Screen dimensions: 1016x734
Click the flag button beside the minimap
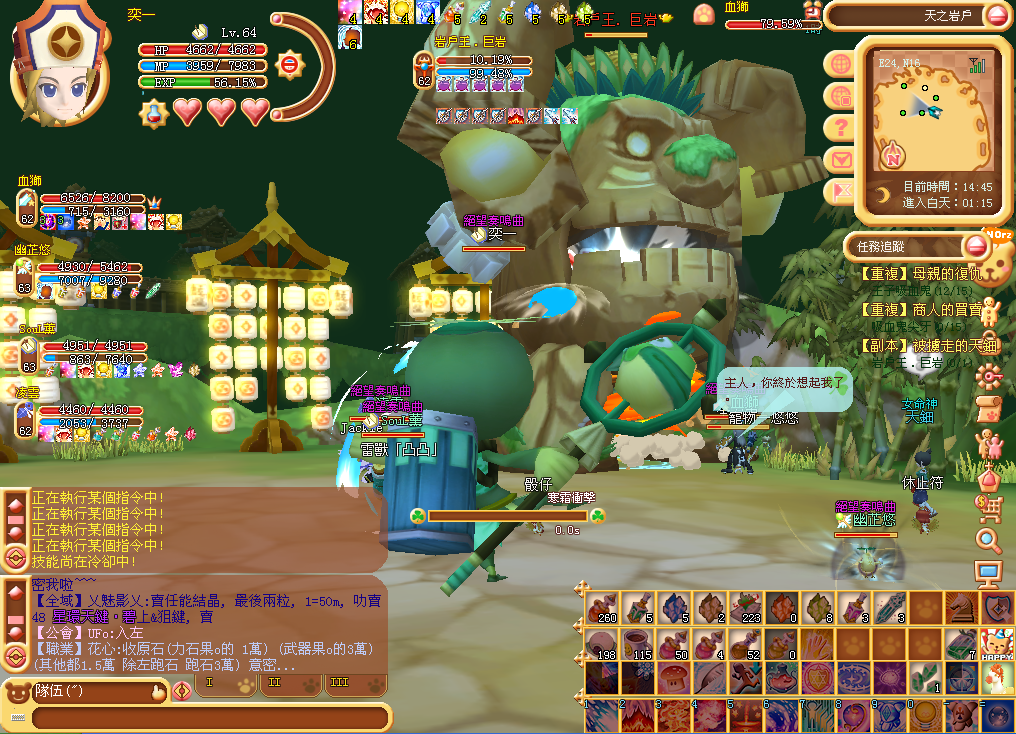[x=841, y=190]
